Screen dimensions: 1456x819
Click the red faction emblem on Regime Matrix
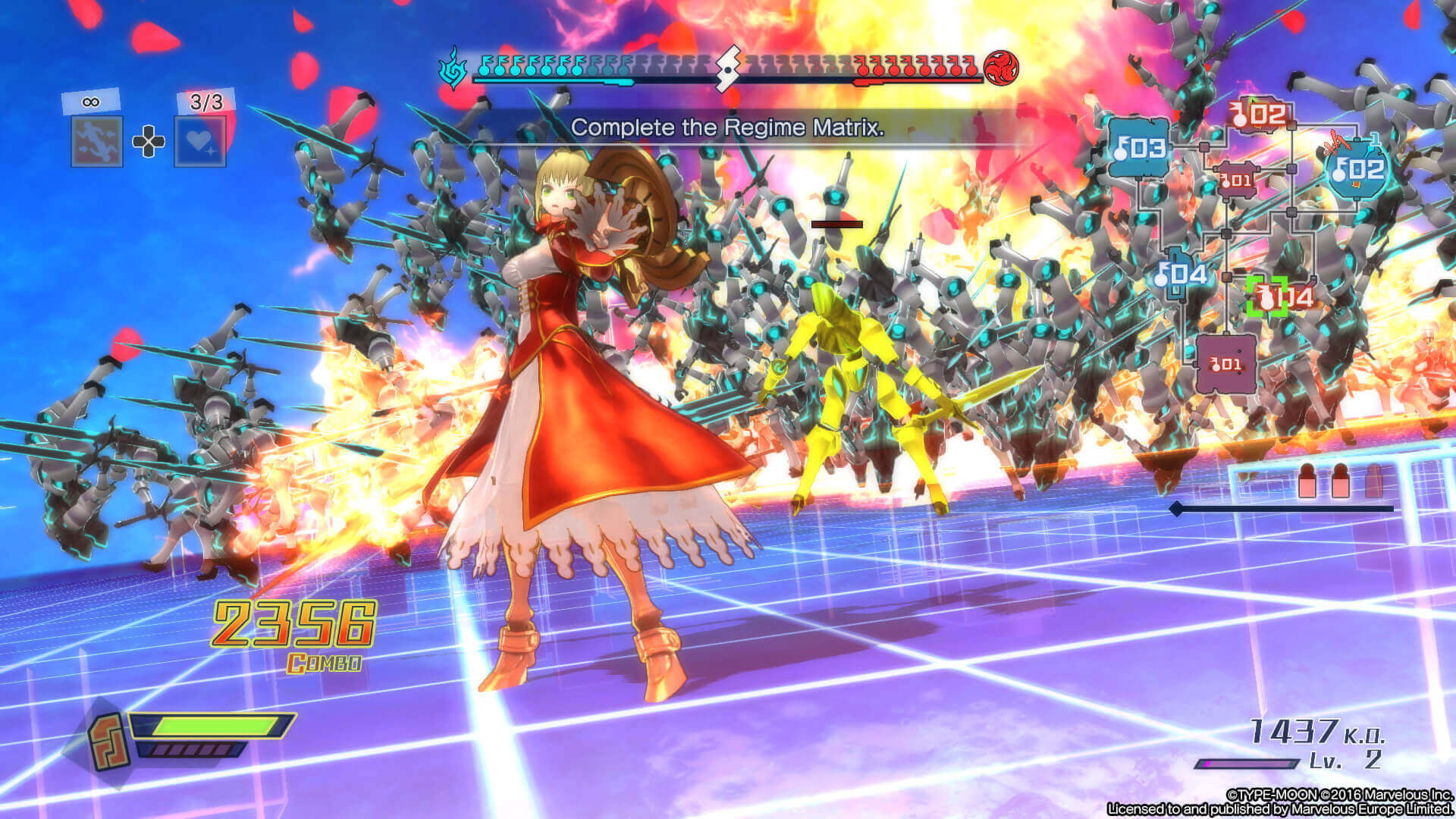[1000, 68]
